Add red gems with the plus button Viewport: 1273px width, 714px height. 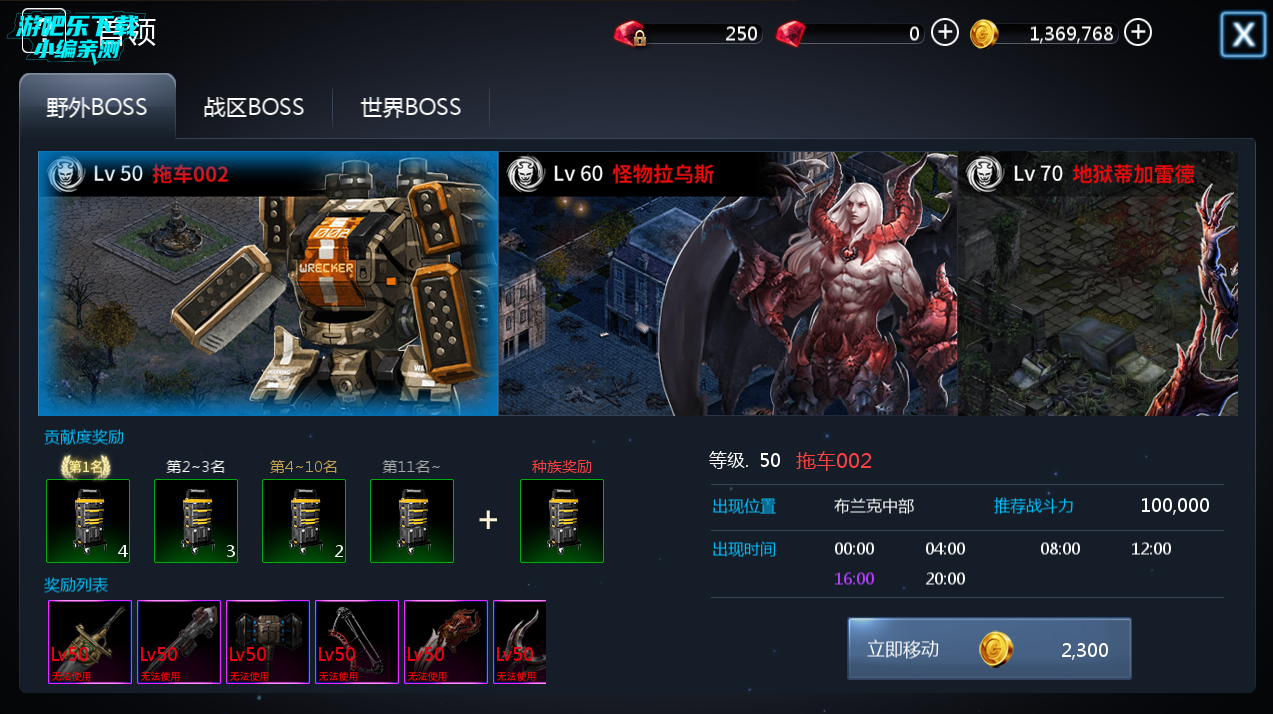coord(945,33)
